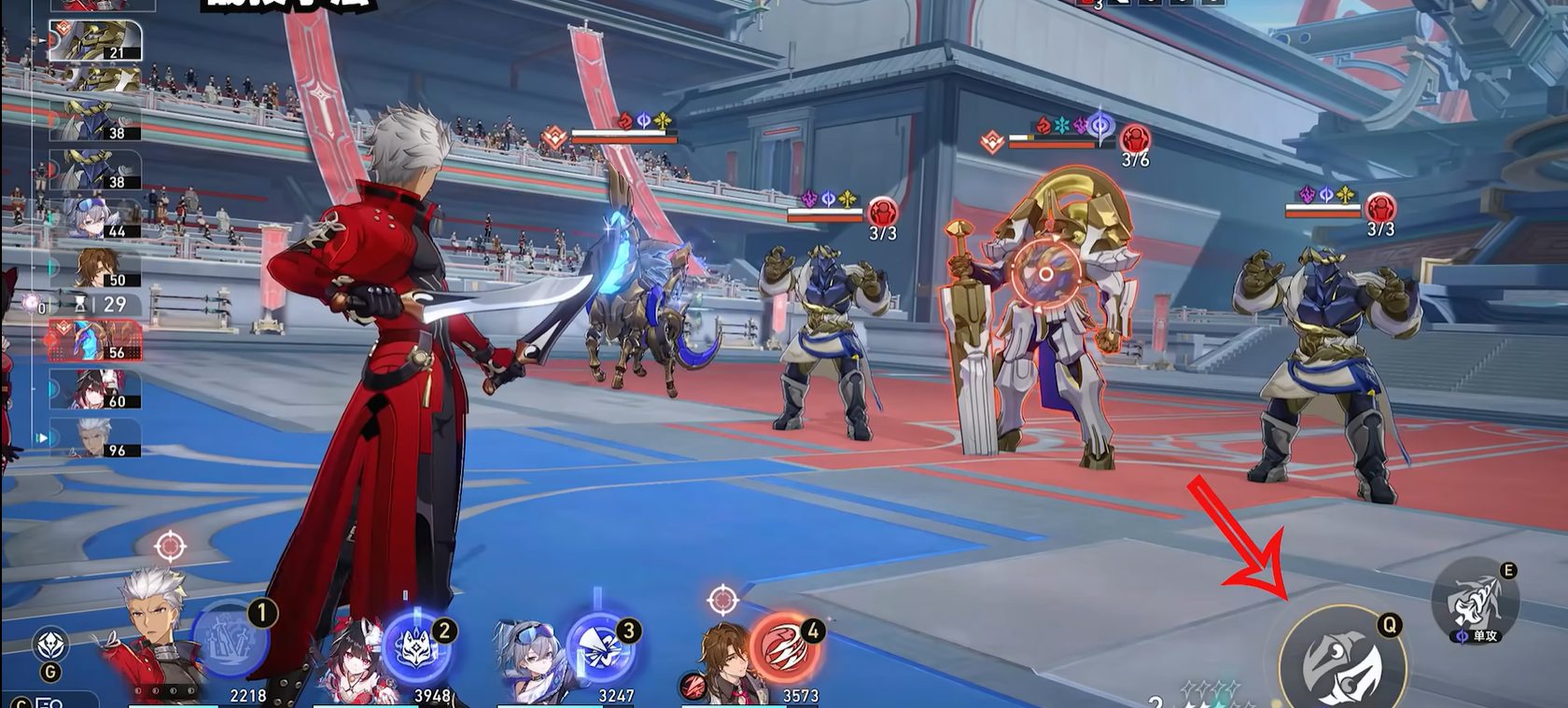View white-haired archer's turn entry at 96
Image resolution: width=1568 pixels, height=708 pixels.
click(x=96, y=438)
